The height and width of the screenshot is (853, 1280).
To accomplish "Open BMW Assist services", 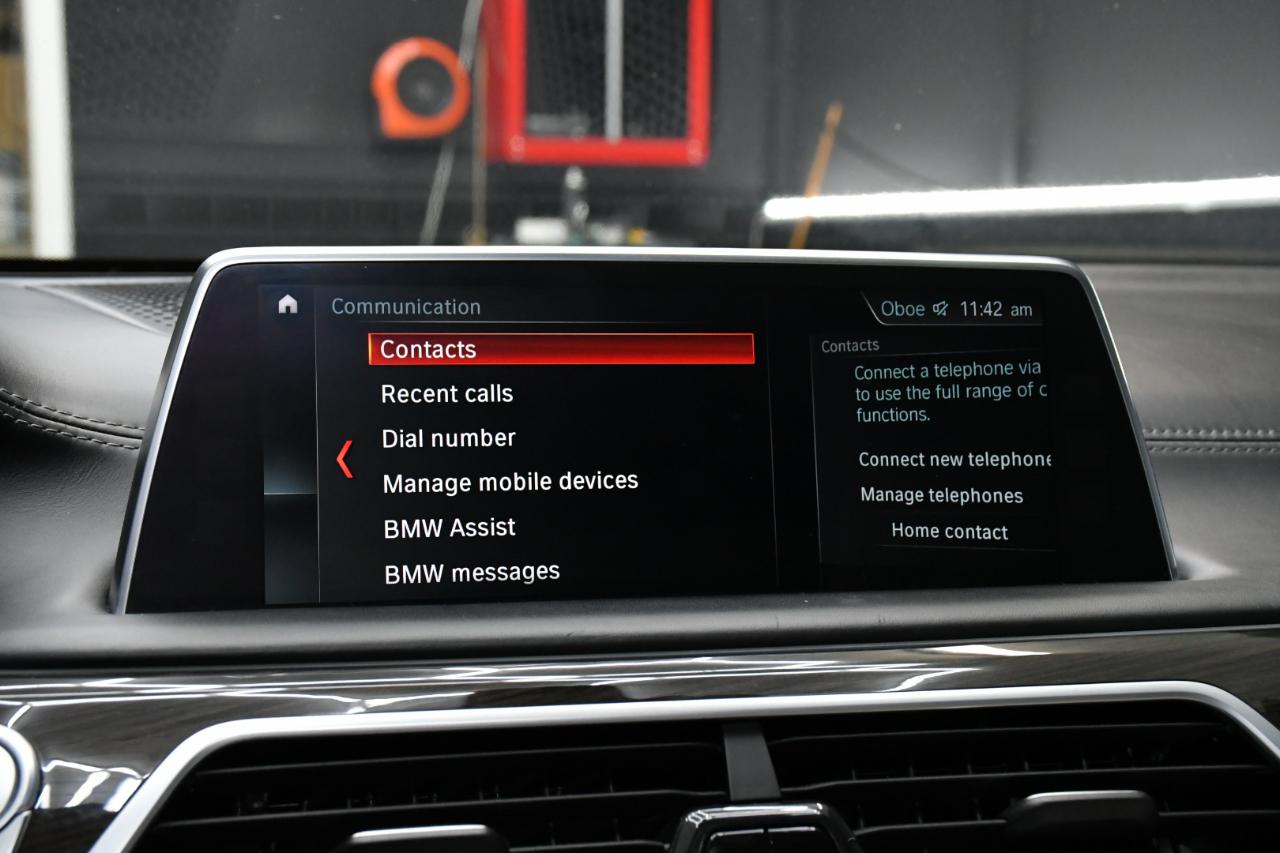I will click(449, 526).
